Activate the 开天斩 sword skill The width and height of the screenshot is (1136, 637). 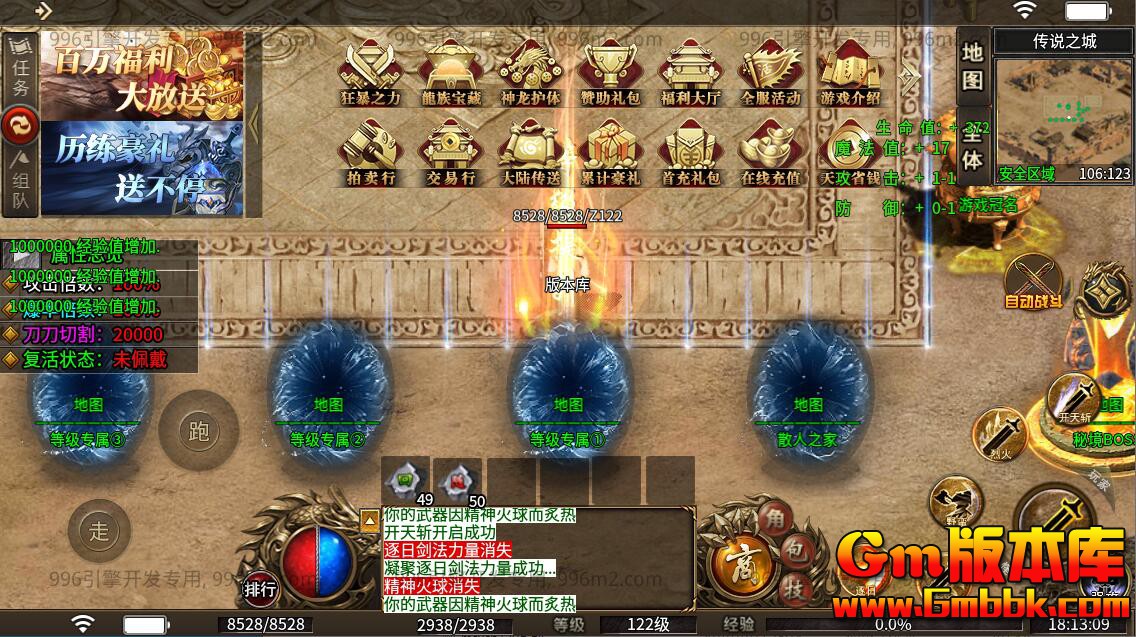pyautogui.click(x=1073, y=400)
